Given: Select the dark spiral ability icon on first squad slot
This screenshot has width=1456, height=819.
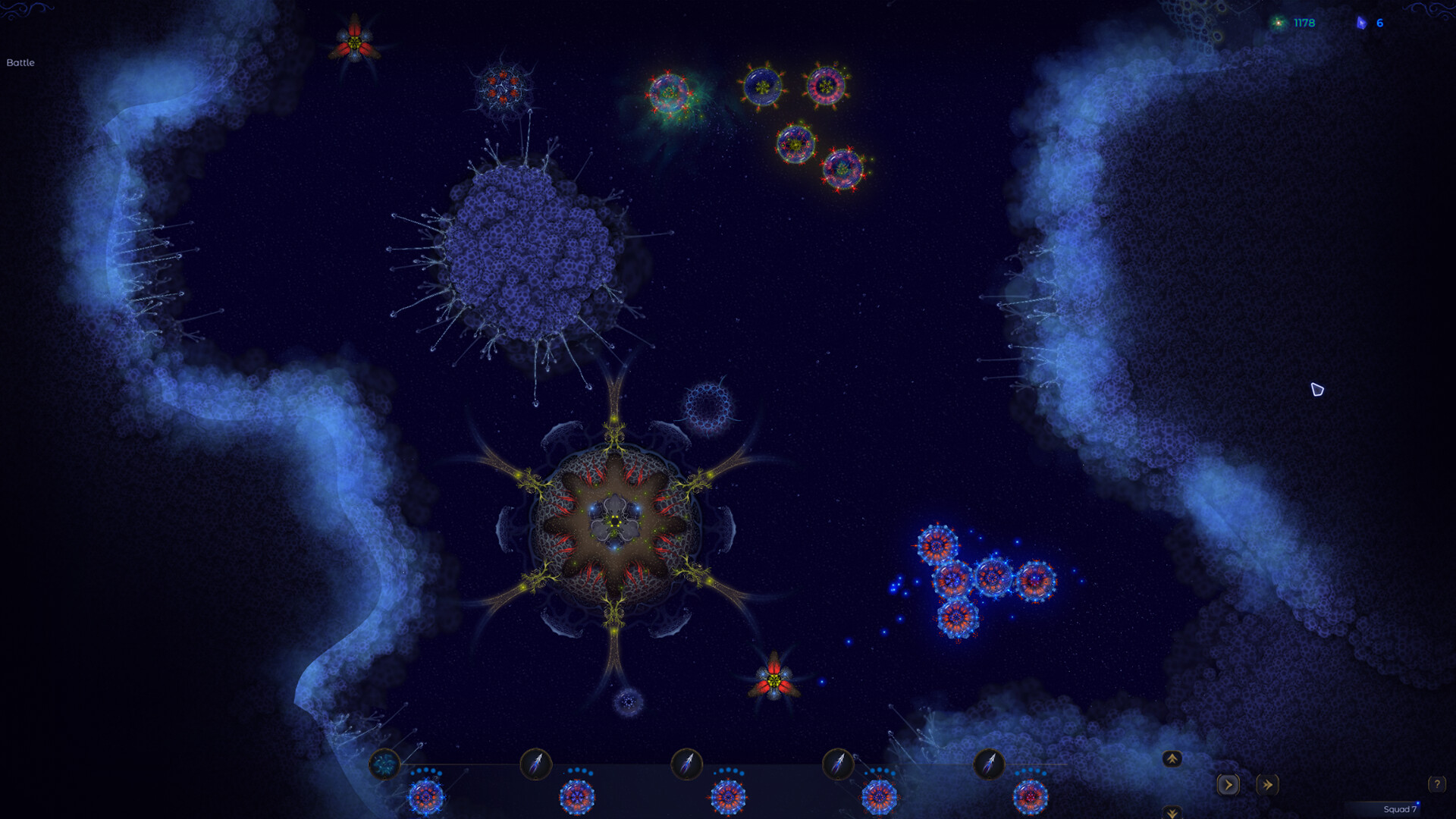Looking at the screenshot, I should click(x=387, y=761).
